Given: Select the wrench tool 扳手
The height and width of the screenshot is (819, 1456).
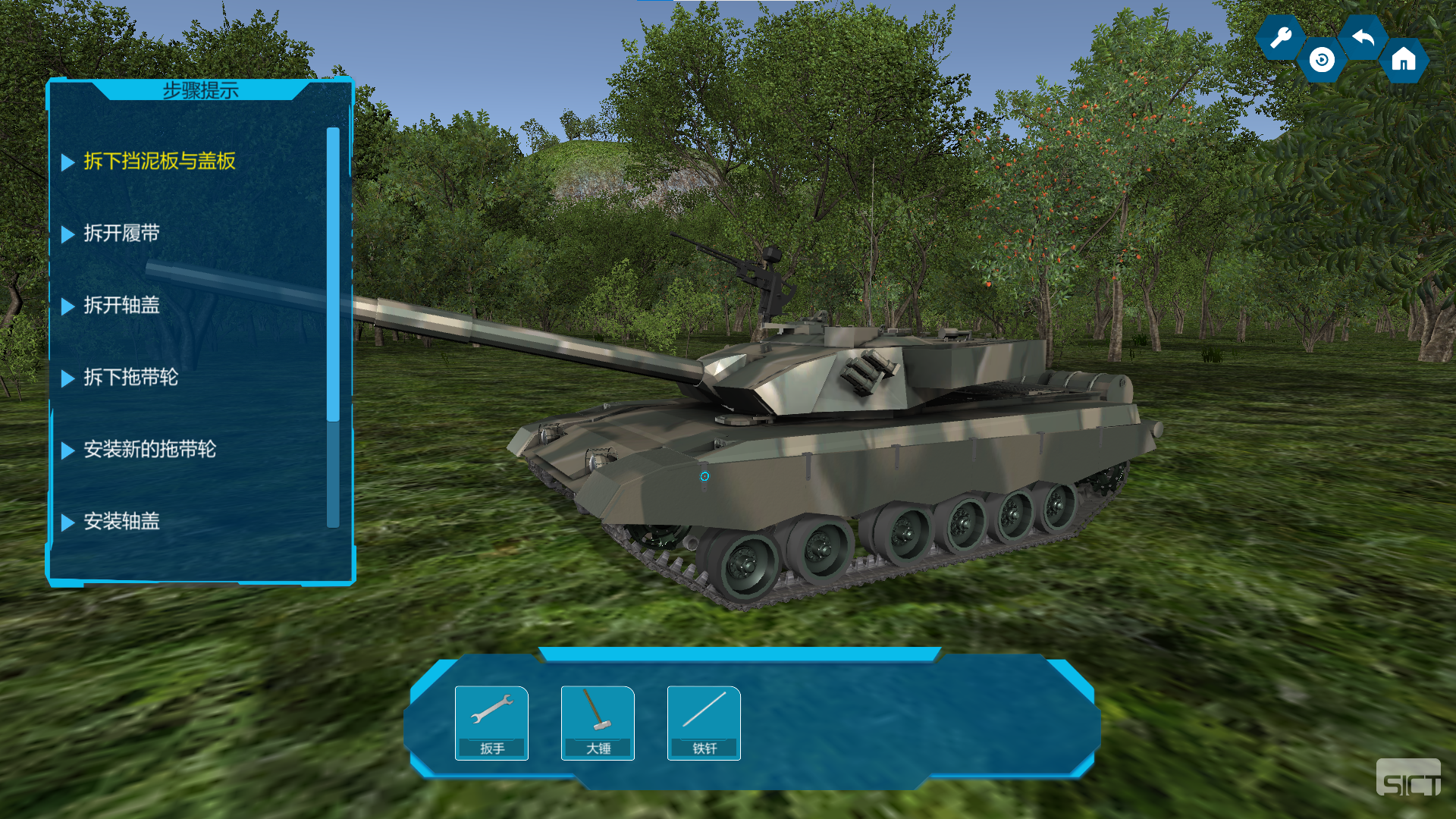Looking at the screenshot, I should (491, 722).
